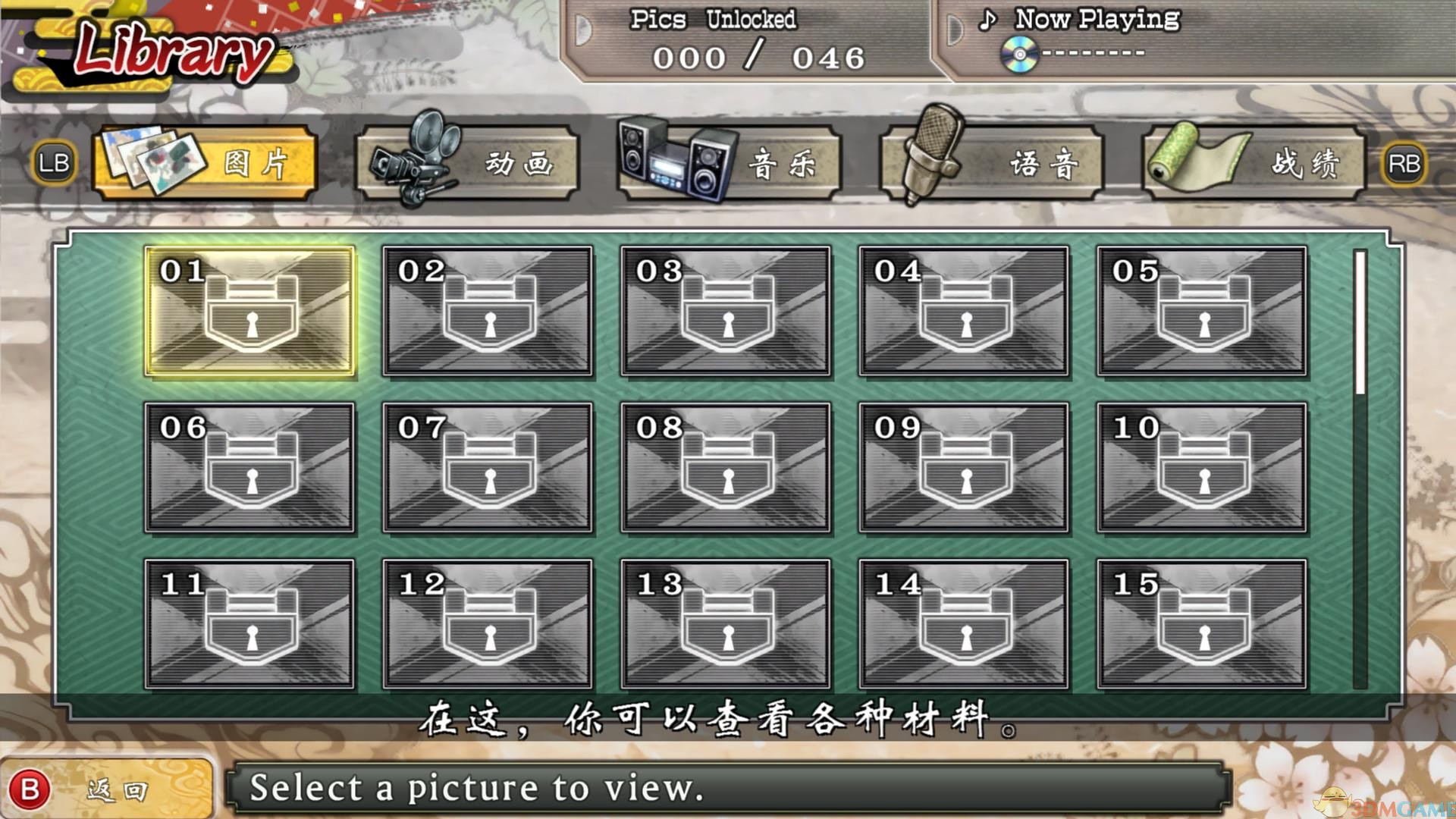Choose locked picture 13

click(x=726, y=624)
